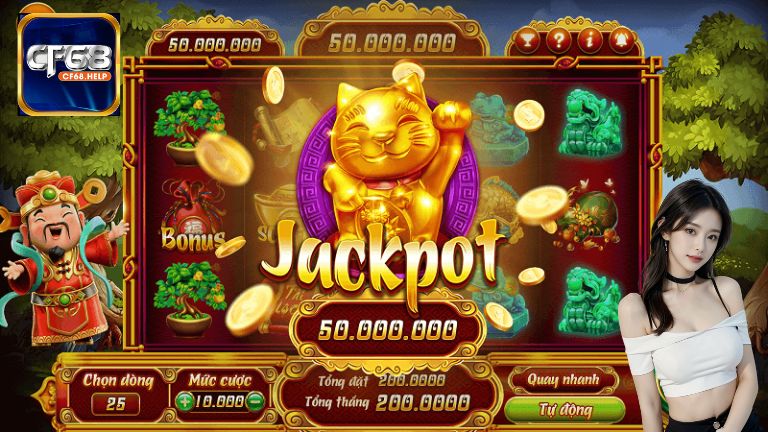Open the question mark help button

coord(559,41)
